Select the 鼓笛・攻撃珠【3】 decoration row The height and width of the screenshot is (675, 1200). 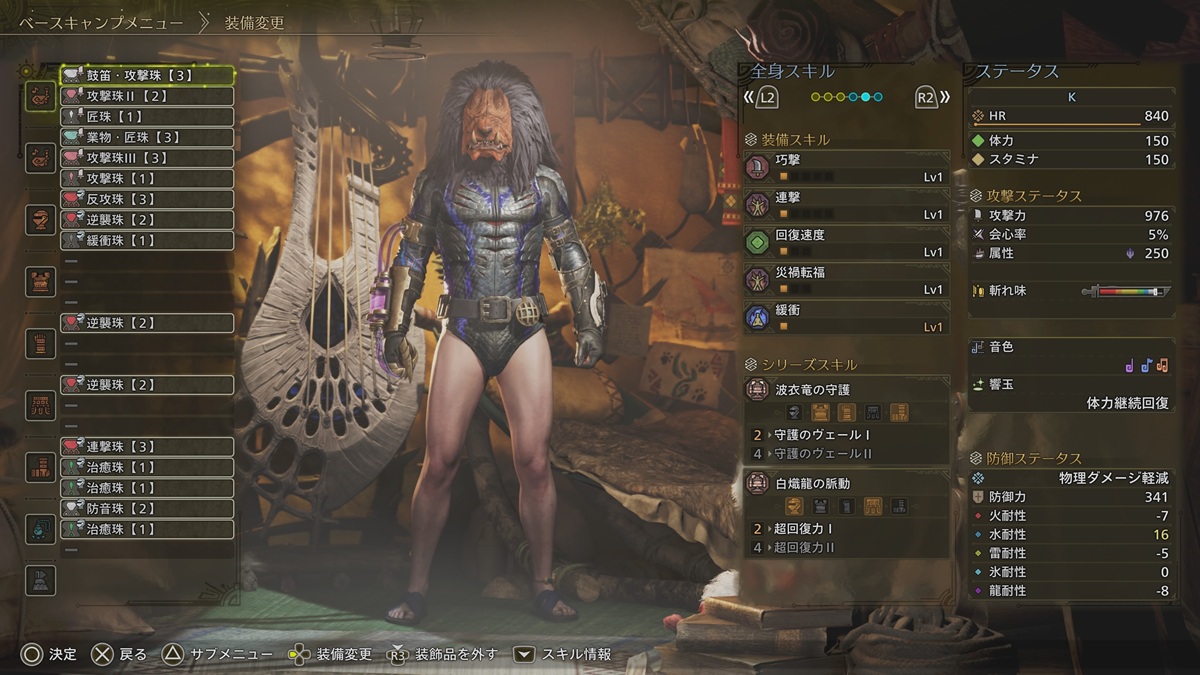(147, 75)
